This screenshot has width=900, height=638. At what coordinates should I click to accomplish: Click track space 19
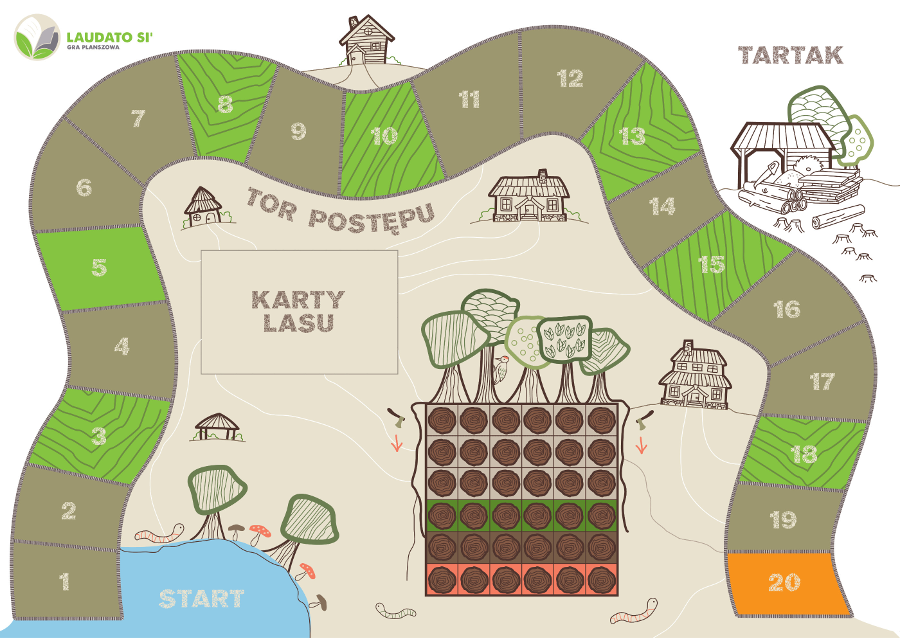(783, 519)
